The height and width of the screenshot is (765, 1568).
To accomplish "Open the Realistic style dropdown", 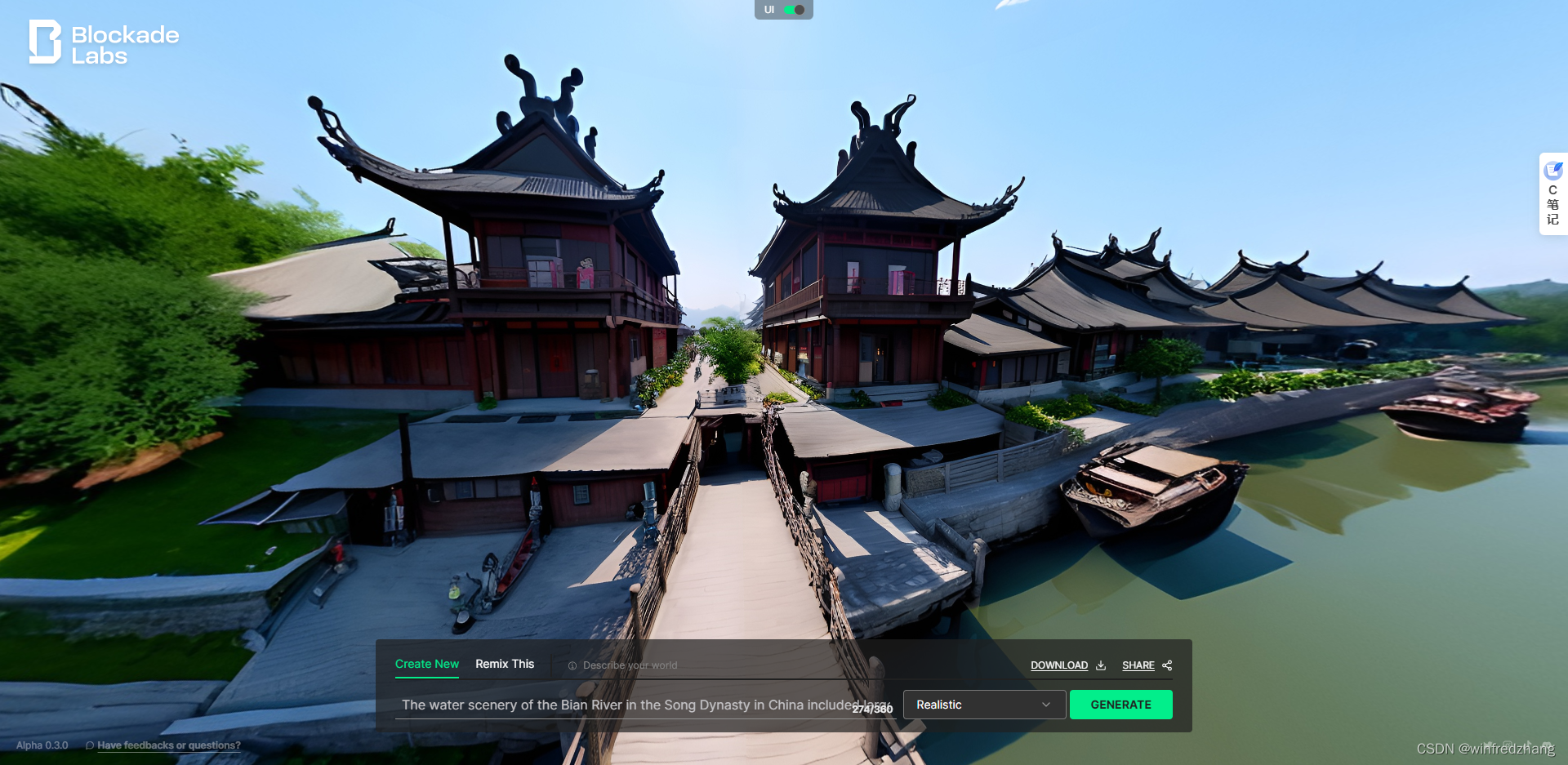I will coord(983,705).
